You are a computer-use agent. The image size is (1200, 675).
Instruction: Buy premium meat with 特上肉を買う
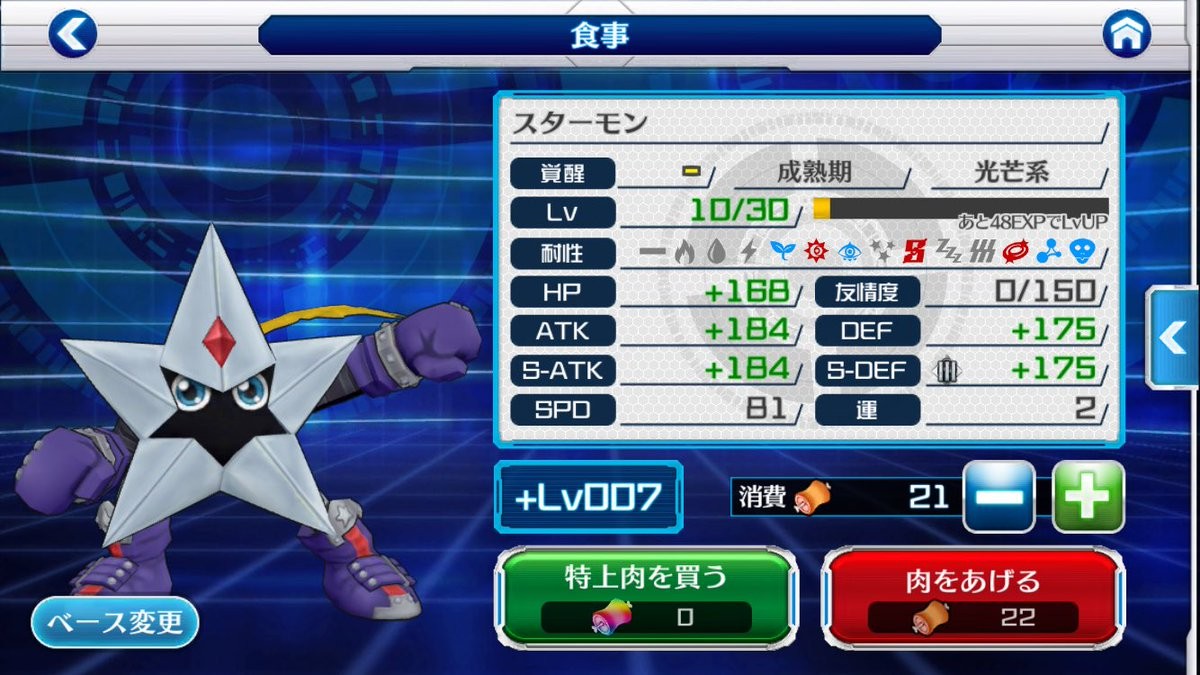tap(647, 596)
